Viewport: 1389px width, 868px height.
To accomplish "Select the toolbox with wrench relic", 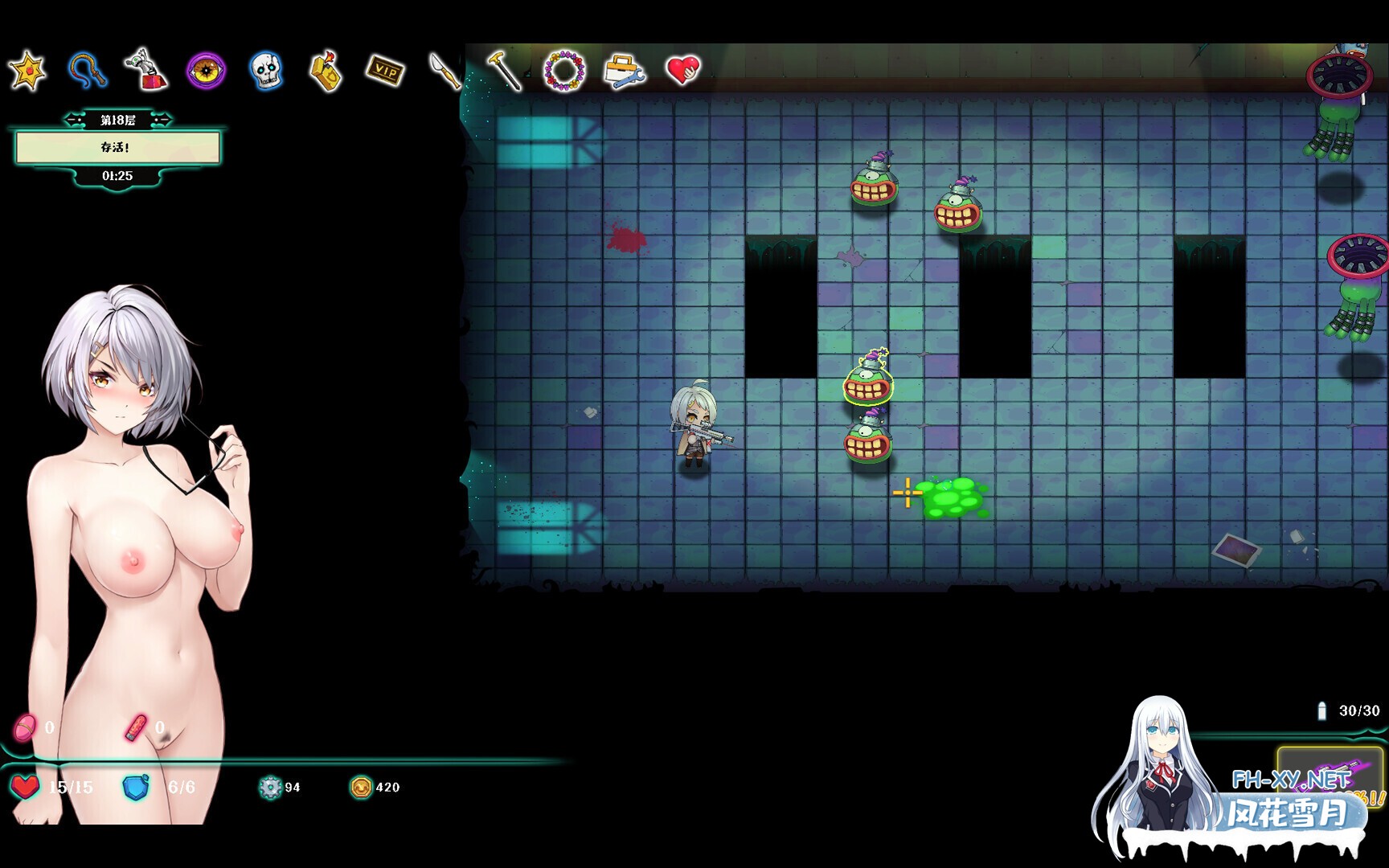I will tap(624, 71).
